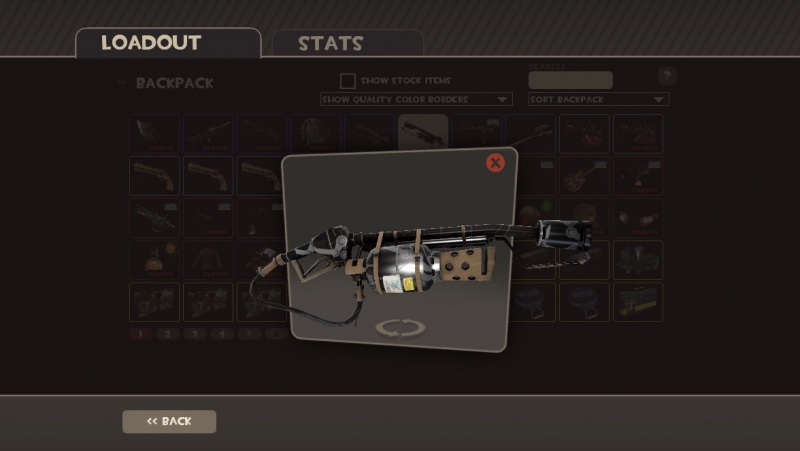Image resolution: width=800 pixels, height=451 pixels.
Task: Focus the backpack search field
Action: [570, 80]
